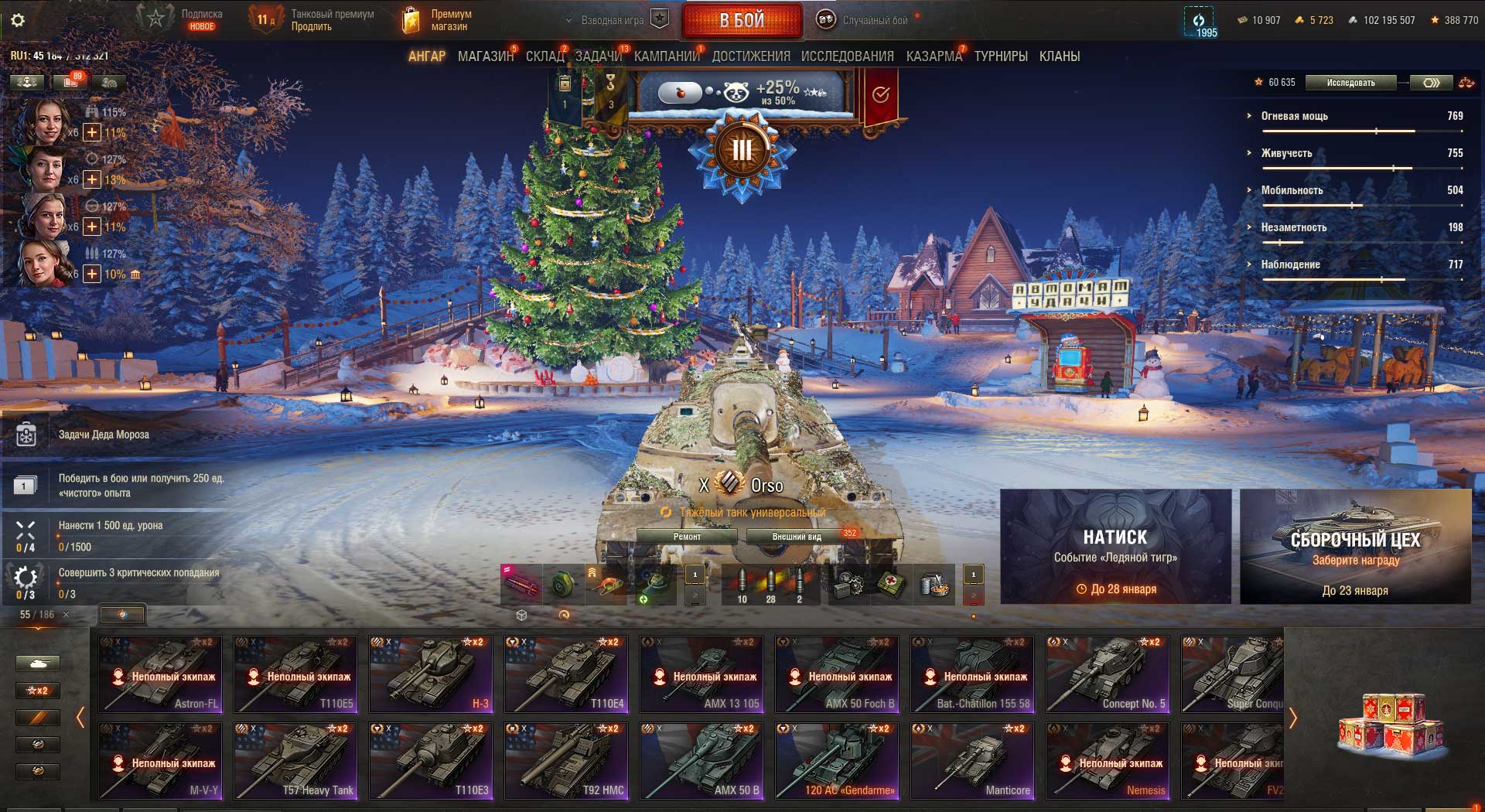
Task: Click the Ремонт button
Action: pyautogui.click(x=687, y=537)
